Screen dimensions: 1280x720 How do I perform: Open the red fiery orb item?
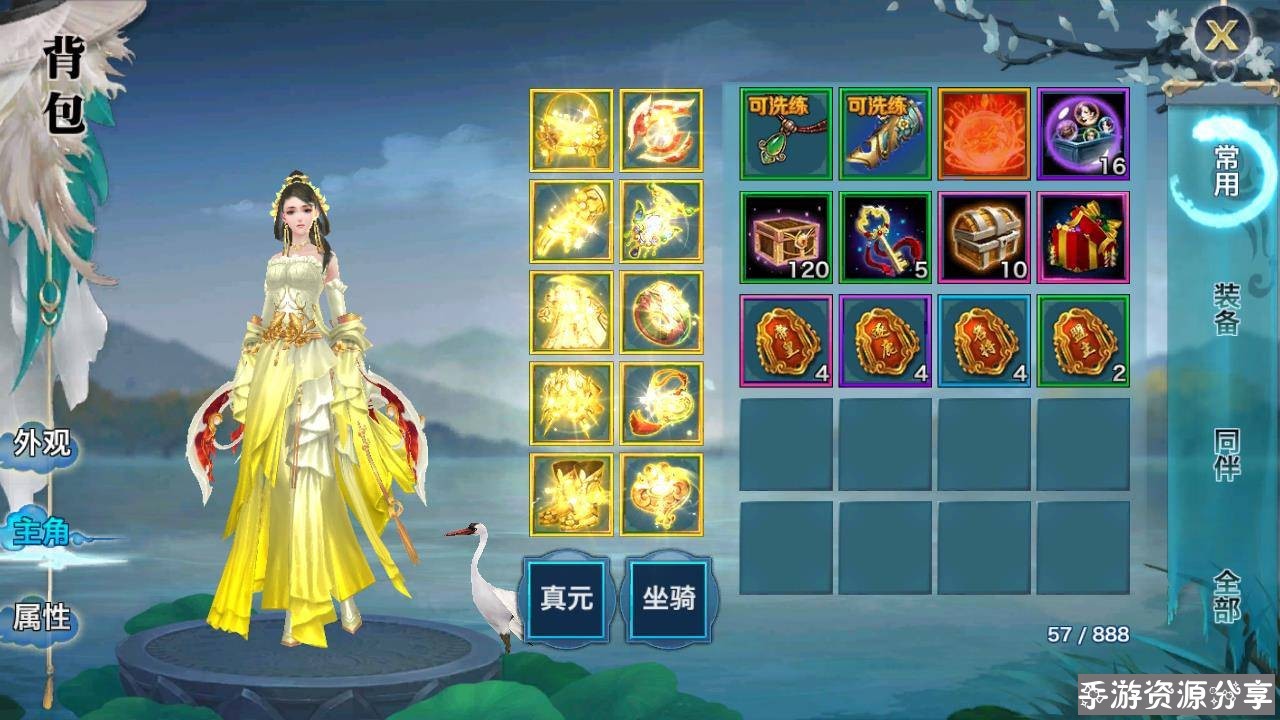point(985,135)
